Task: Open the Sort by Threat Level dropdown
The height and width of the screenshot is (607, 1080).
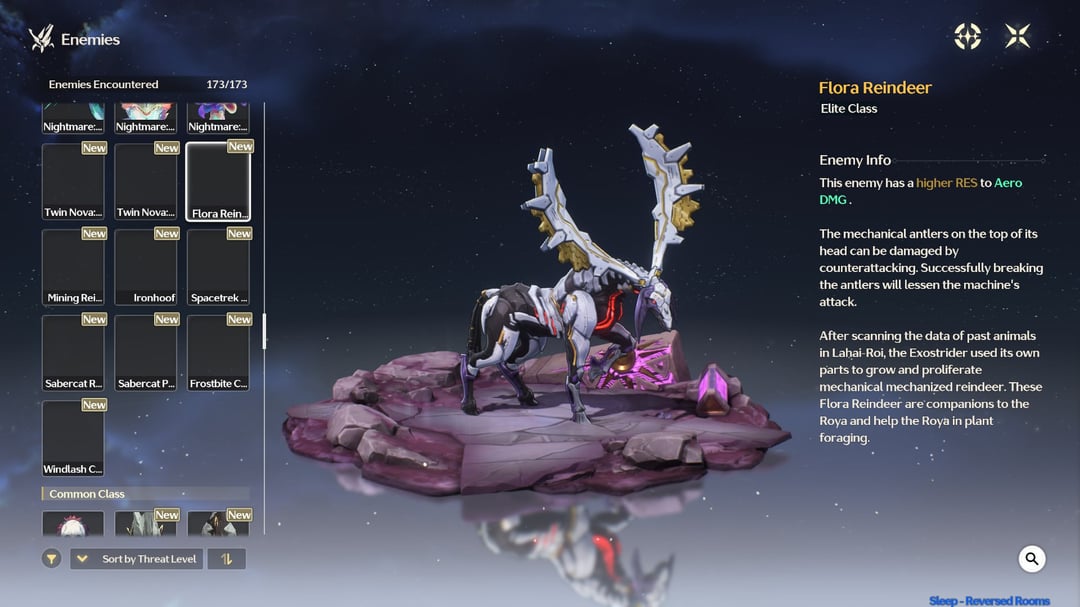Action: coord(136,559)
